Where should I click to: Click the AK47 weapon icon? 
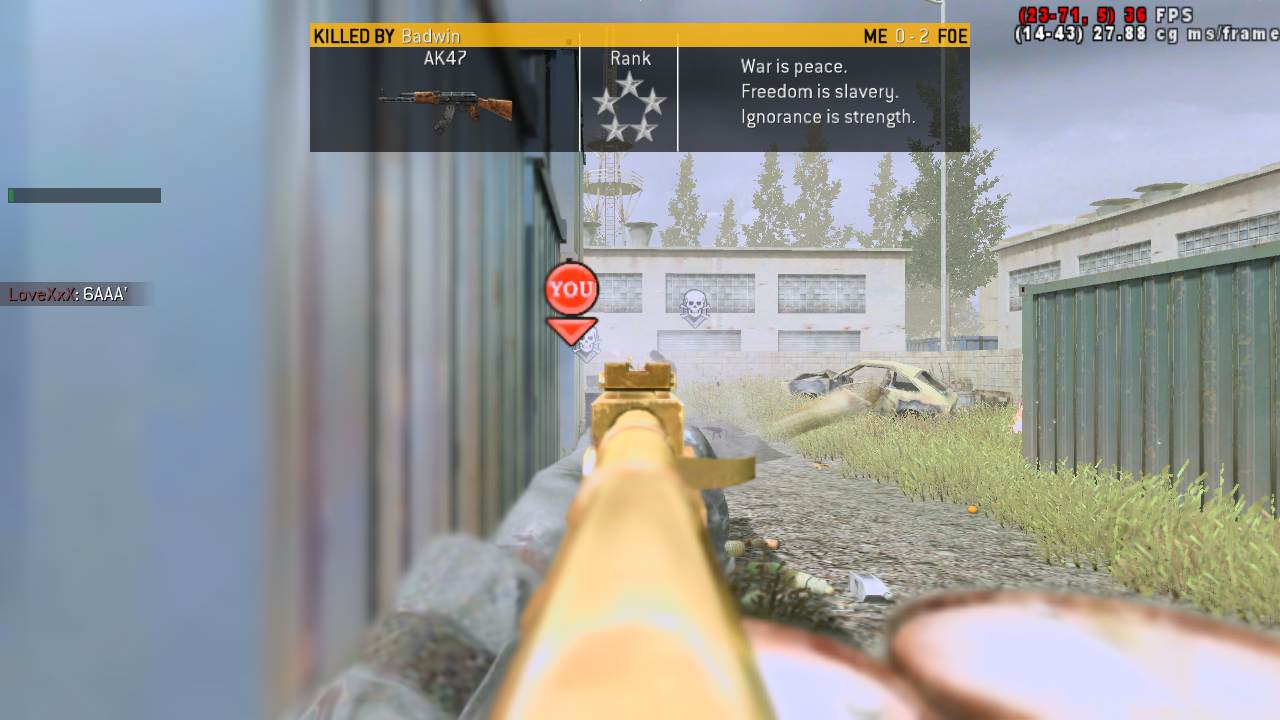pos(445,107)
